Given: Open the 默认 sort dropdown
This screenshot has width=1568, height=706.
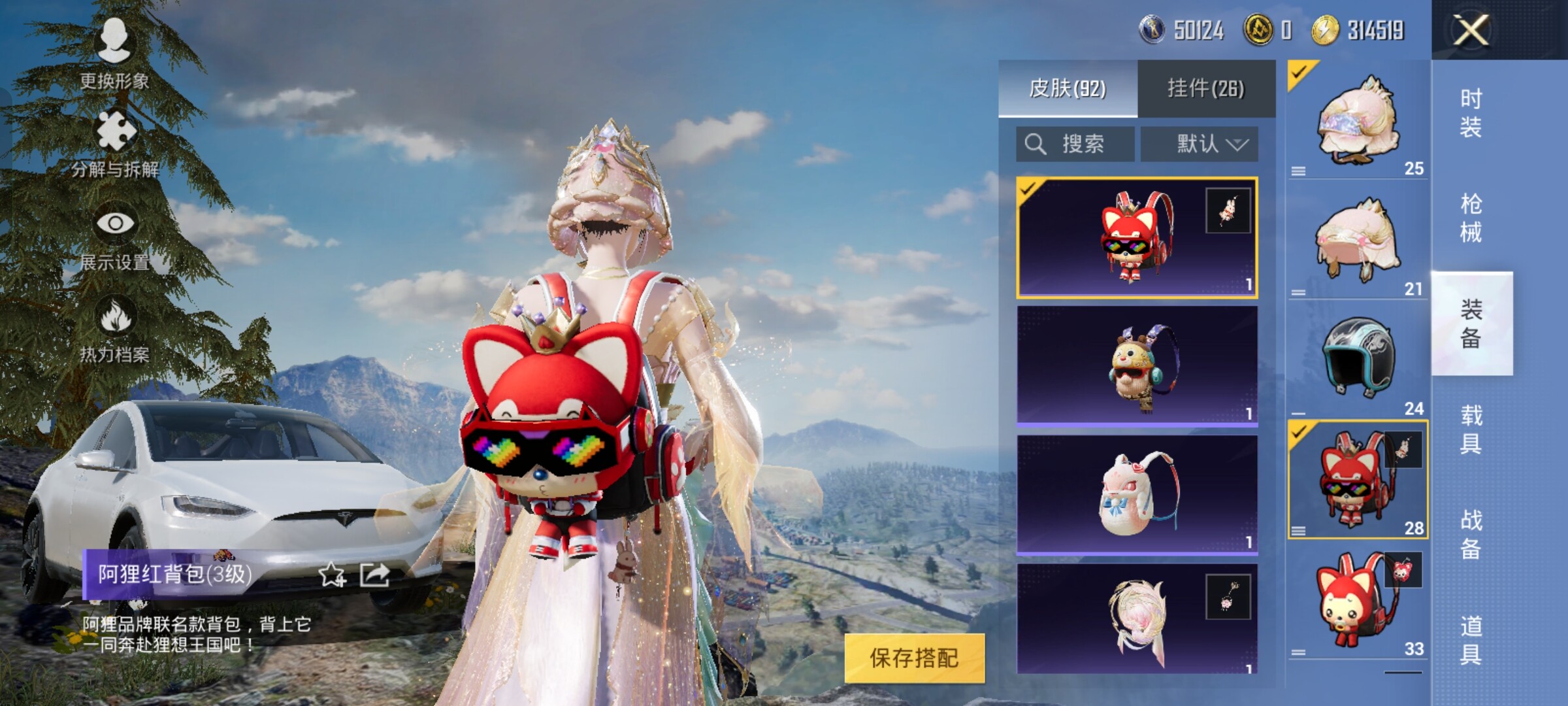Looking at the screenshot, I should click(x=1200, y=144).
